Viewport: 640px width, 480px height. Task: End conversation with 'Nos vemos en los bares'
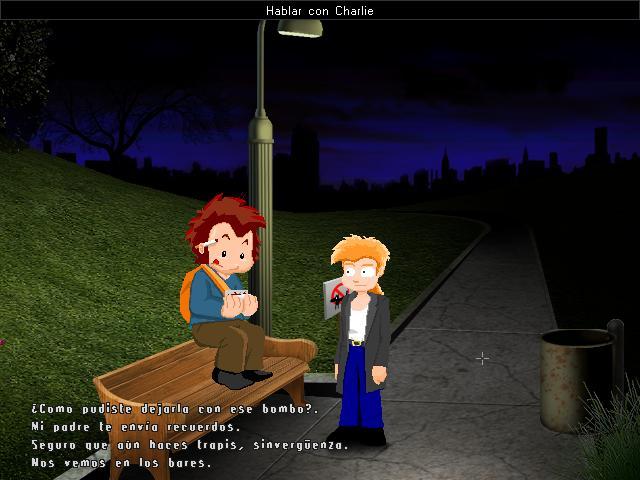coord(122,463)
